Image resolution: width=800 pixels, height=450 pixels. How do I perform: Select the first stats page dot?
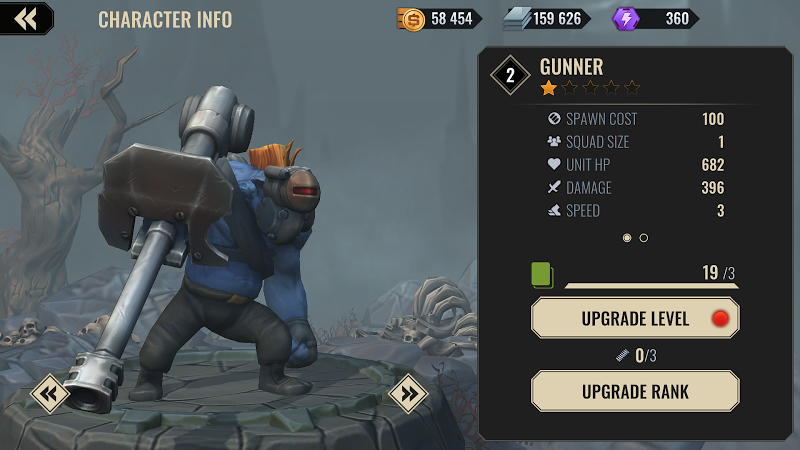[x=627, y=238]
